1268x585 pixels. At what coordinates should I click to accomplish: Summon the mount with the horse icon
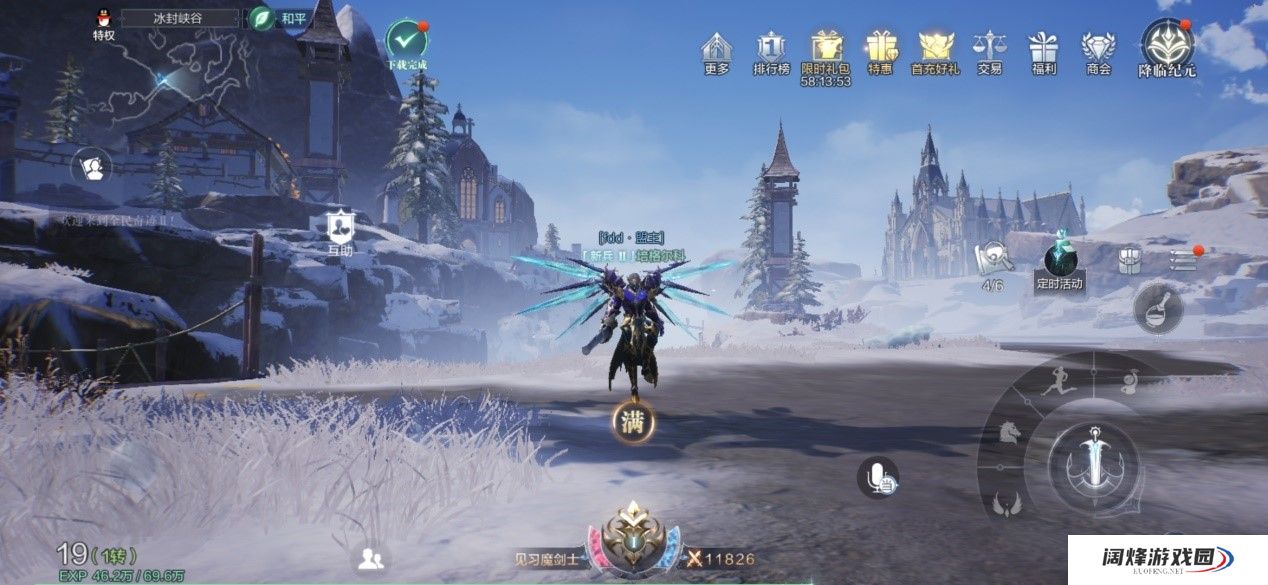(1007, 434)
